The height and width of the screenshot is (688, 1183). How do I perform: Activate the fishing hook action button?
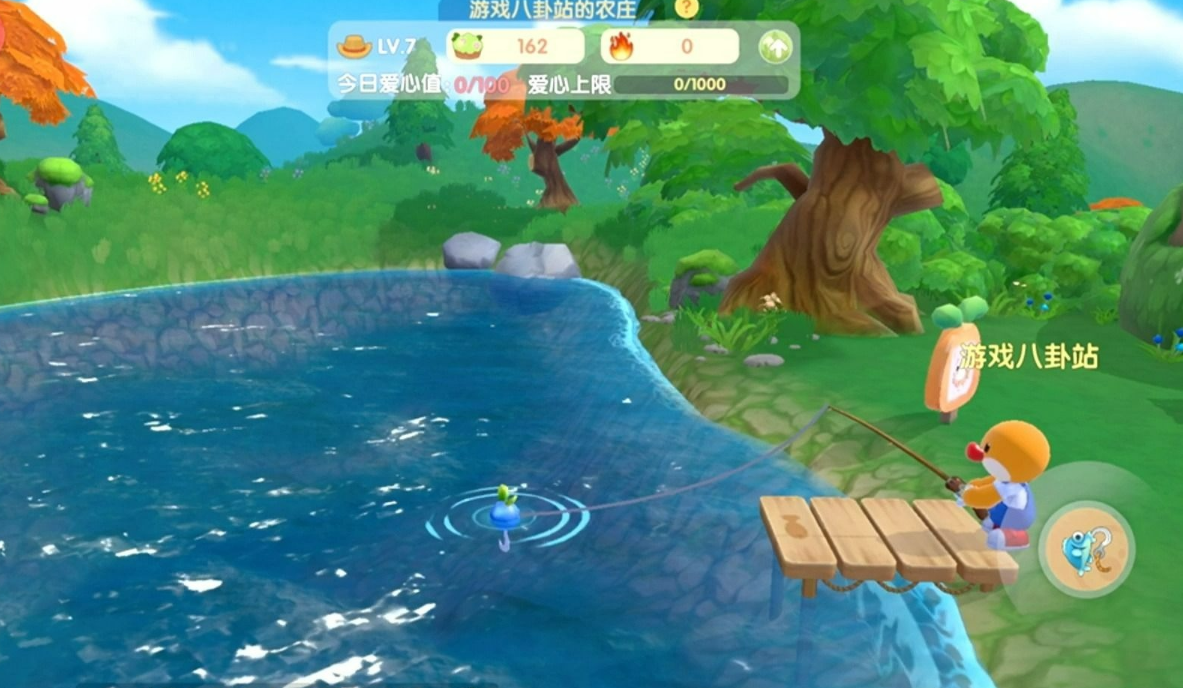click(x=1086, y=549)
